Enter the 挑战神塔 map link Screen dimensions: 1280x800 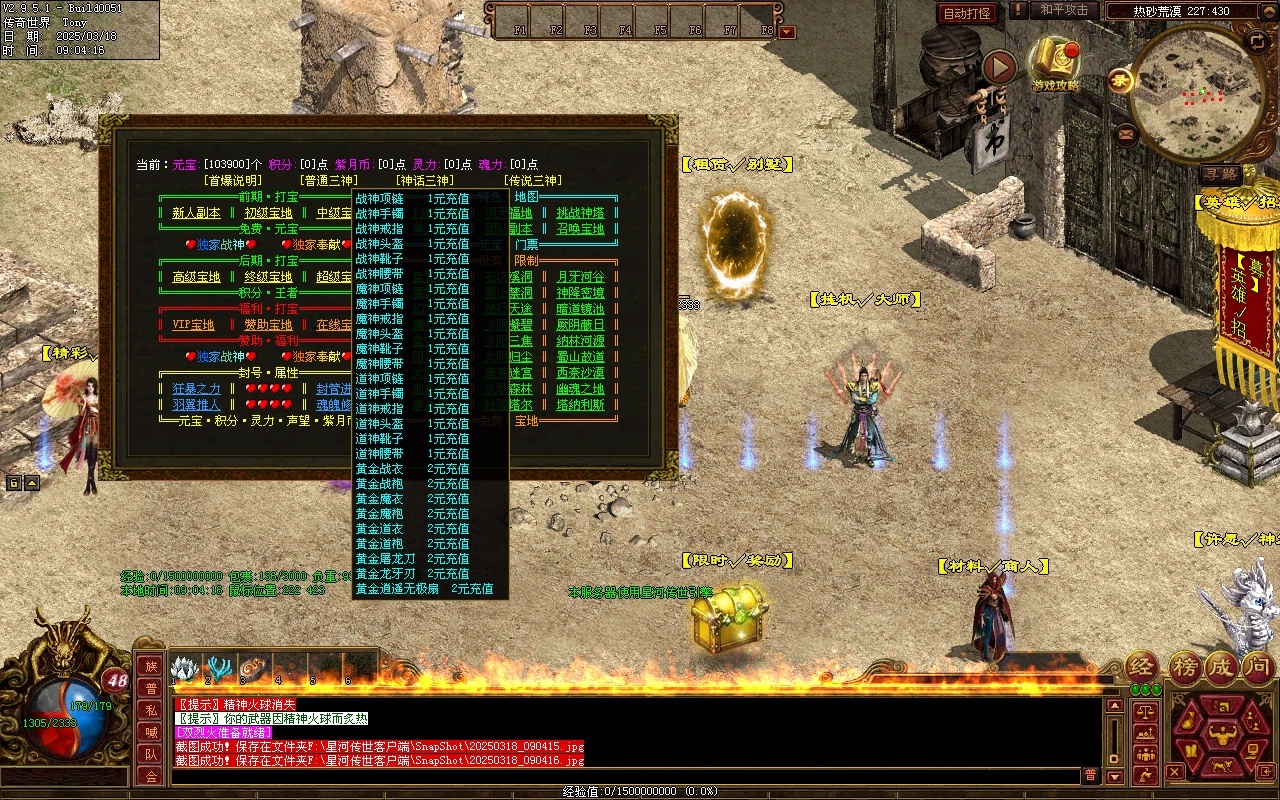[x=580, y=213]
